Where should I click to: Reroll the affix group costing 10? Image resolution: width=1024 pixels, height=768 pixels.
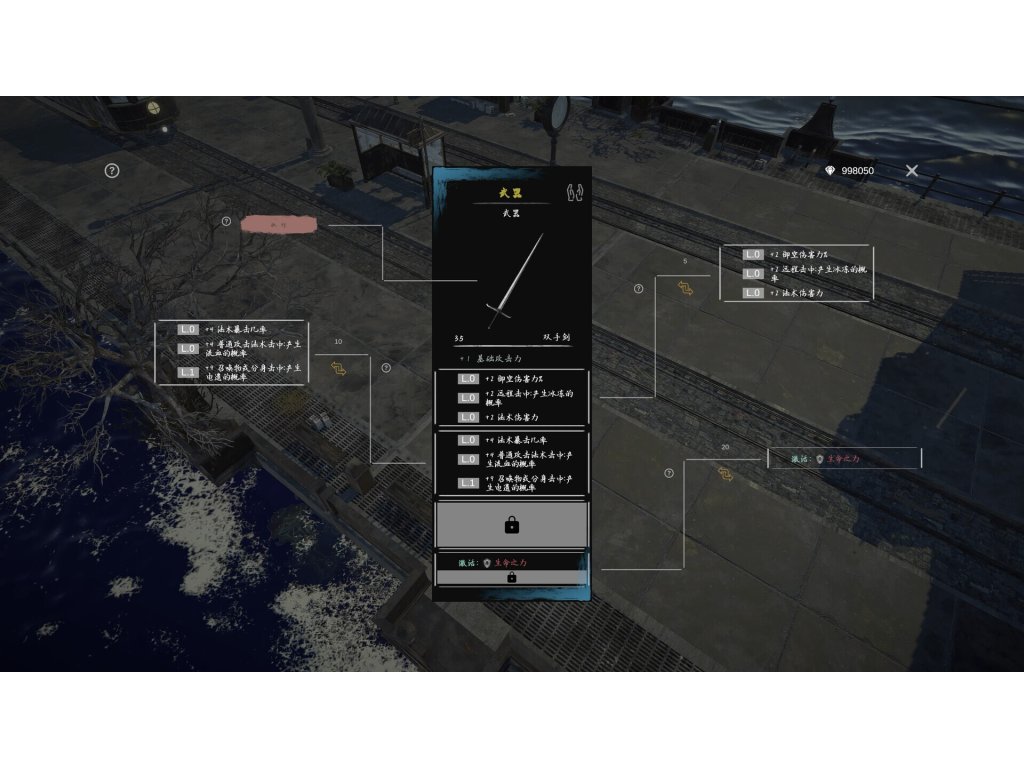point(338,369)
